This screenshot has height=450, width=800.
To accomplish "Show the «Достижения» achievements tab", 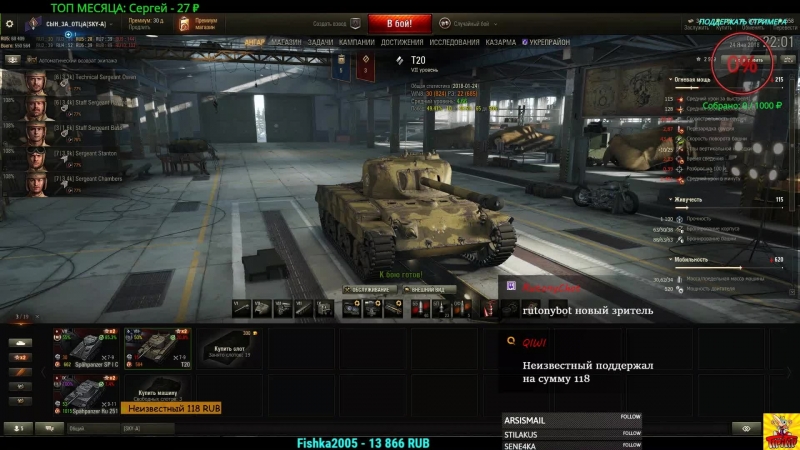I will pyautogui.click(x=402, y=43).
